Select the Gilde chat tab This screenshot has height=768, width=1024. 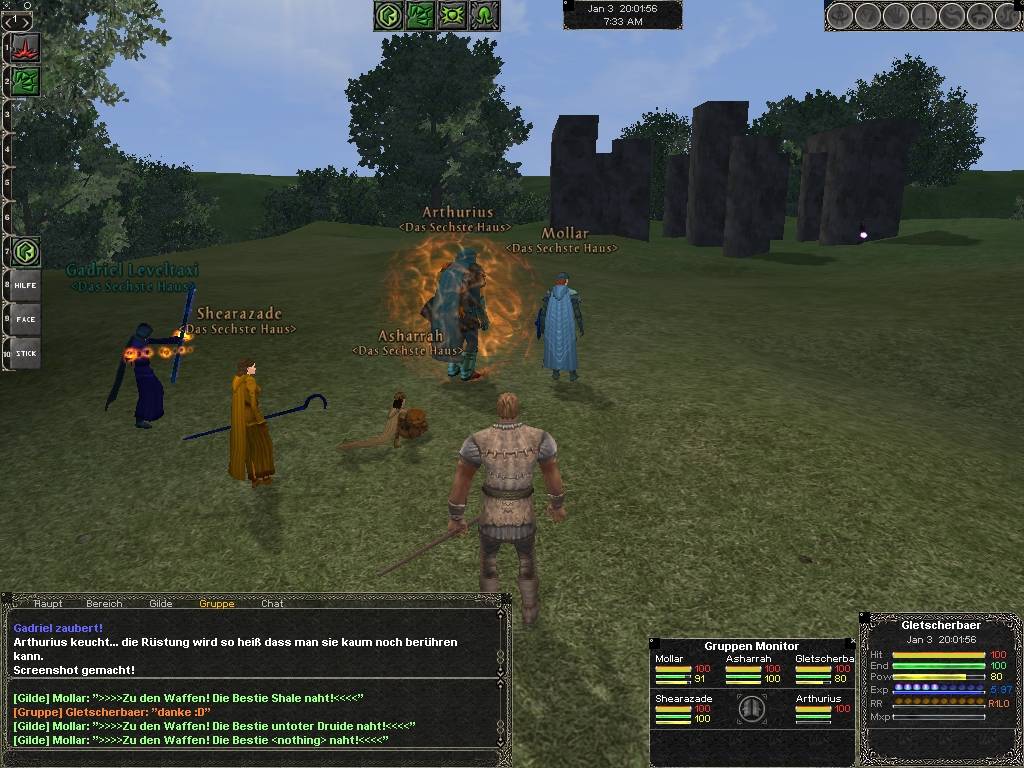coord(160,603)
